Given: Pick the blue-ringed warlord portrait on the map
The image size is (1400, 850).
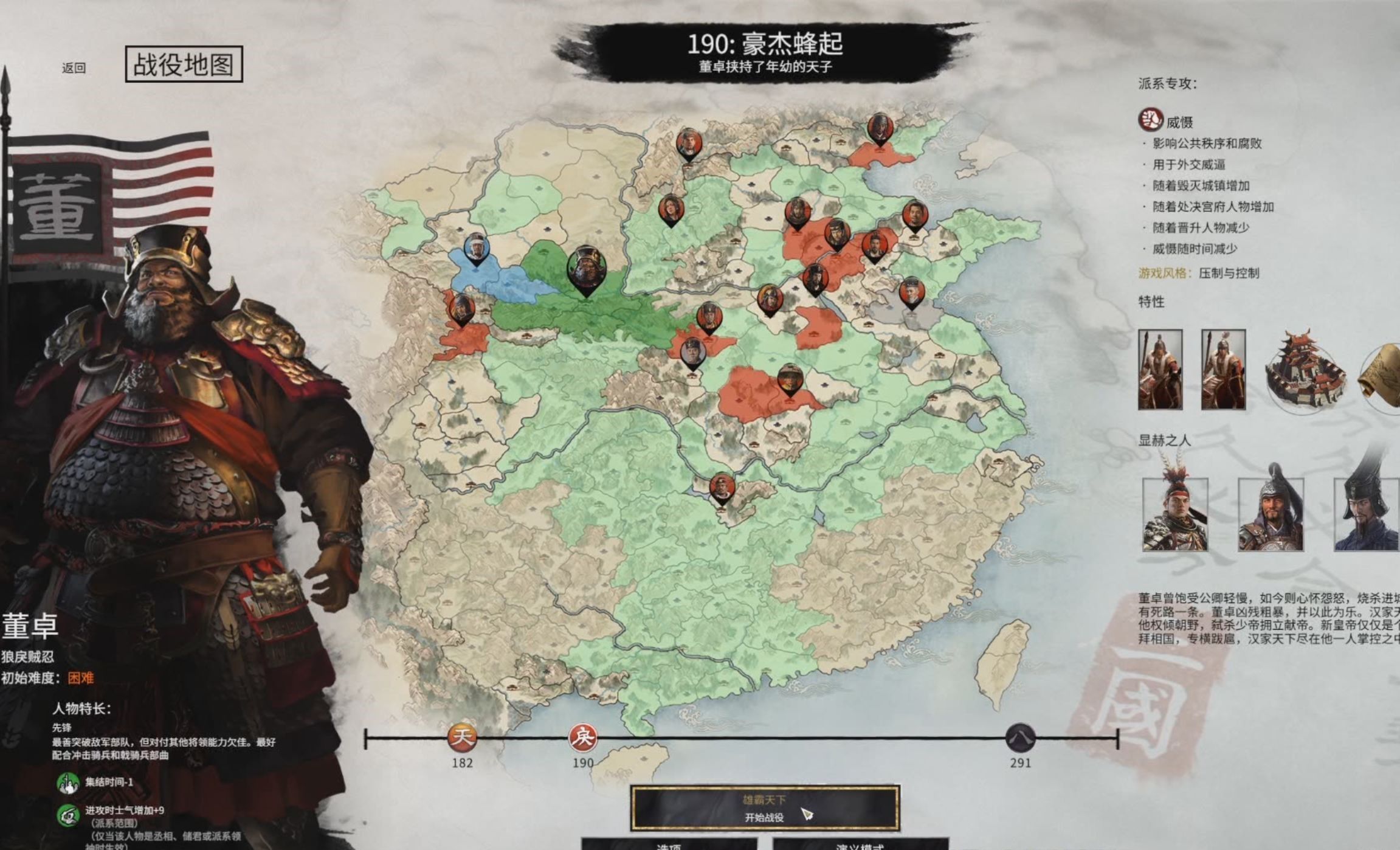Looking at the screenshot, I should [476, 248].
